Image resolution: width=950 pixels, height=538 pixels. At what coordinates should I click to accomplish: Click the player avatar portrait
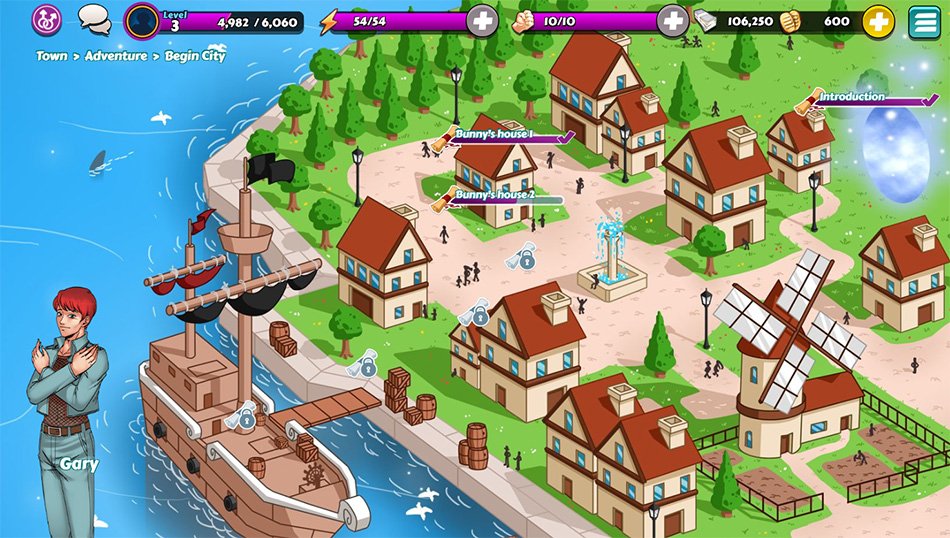point(142,20)
